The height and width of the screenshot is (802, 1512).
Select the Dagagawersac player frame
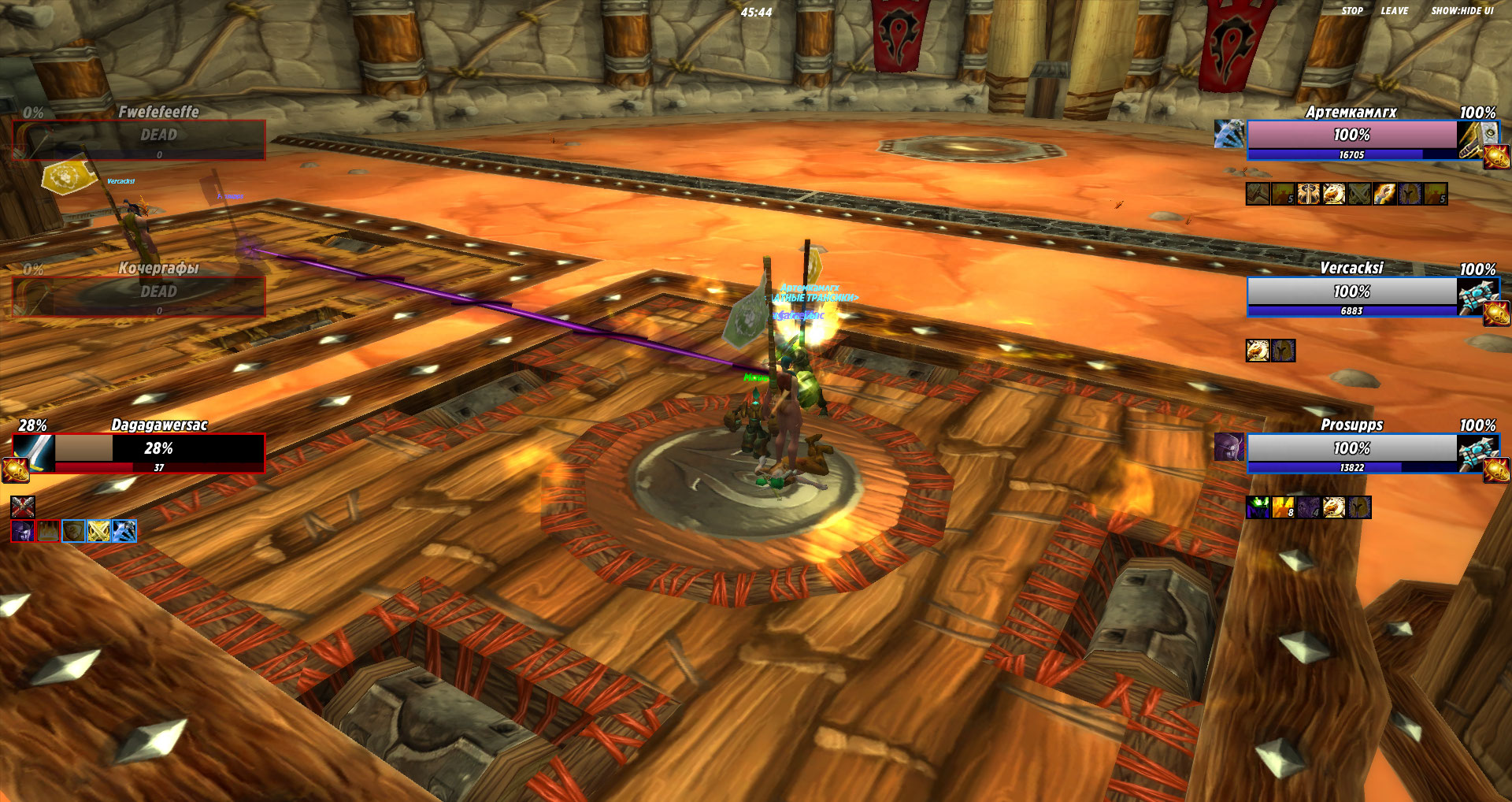(159, 453)
